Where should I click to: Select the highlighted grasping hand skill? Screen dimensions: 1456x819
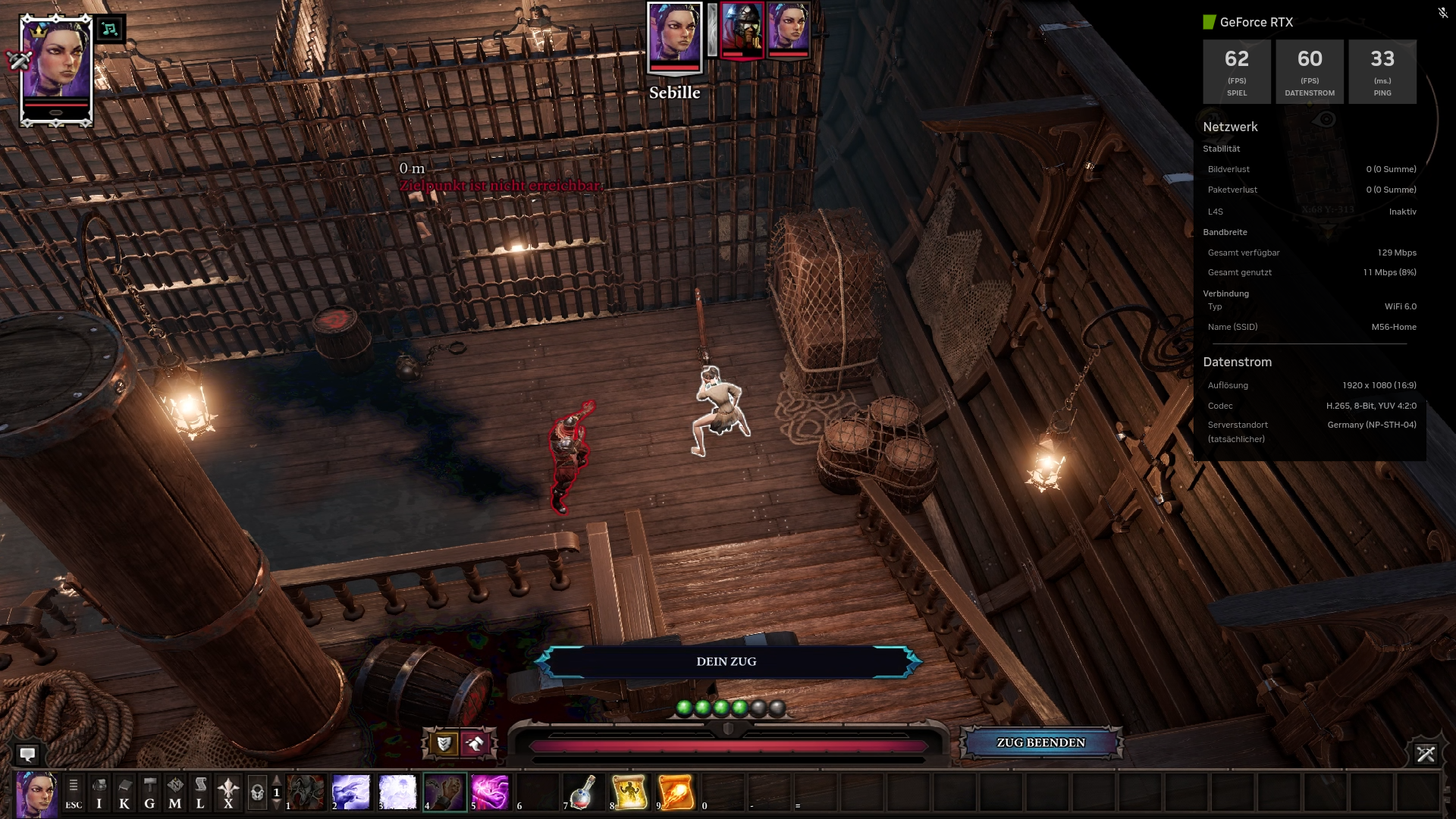(x=444, y=792)
